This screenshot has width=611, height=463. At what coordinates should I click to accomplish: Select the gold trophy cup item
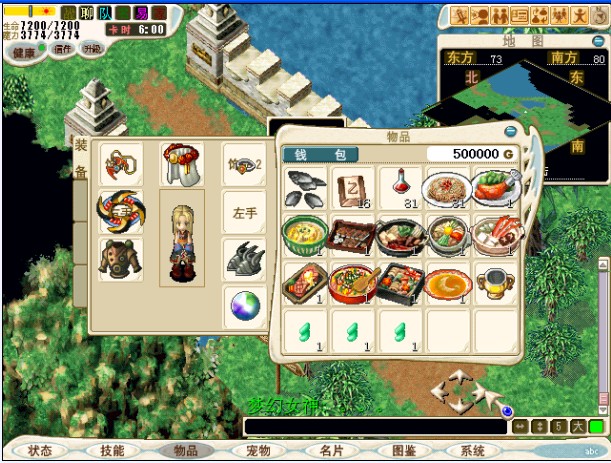496,283
